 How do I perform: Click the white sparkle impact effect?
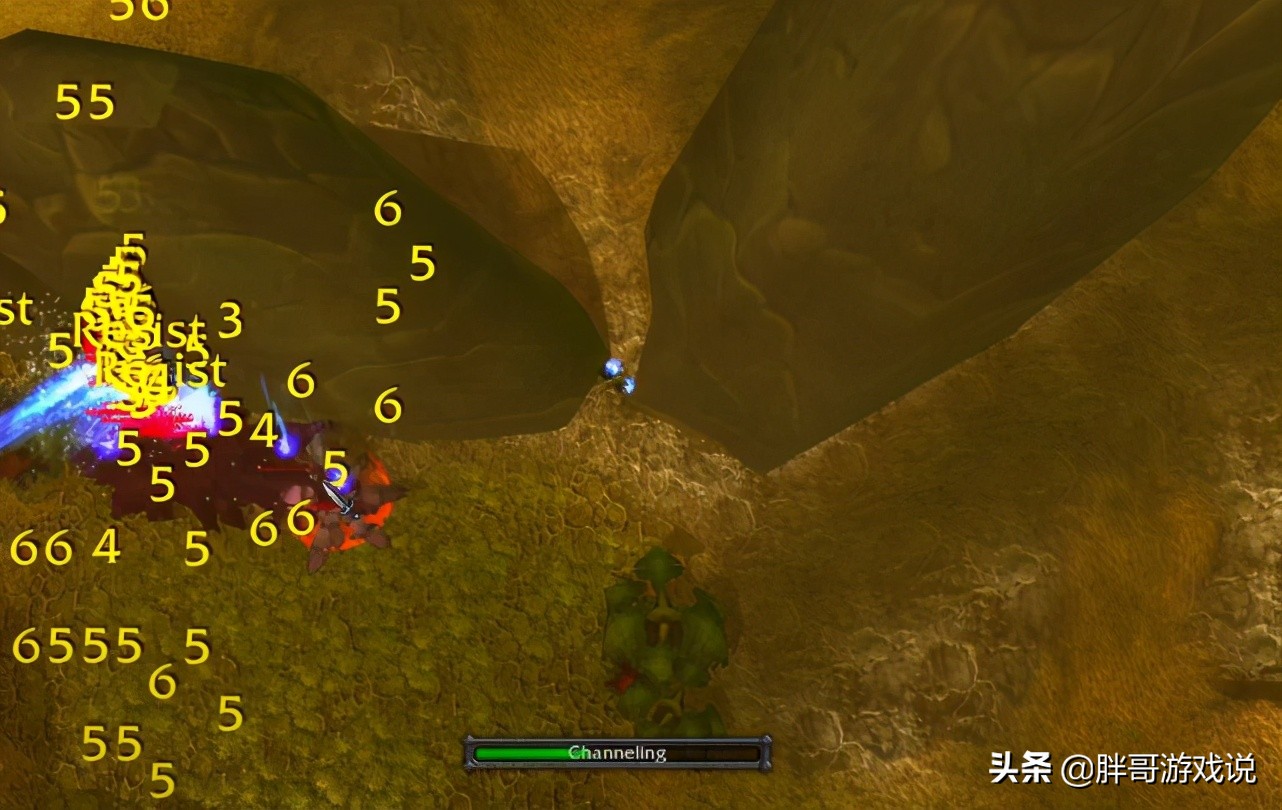point(200,410)
